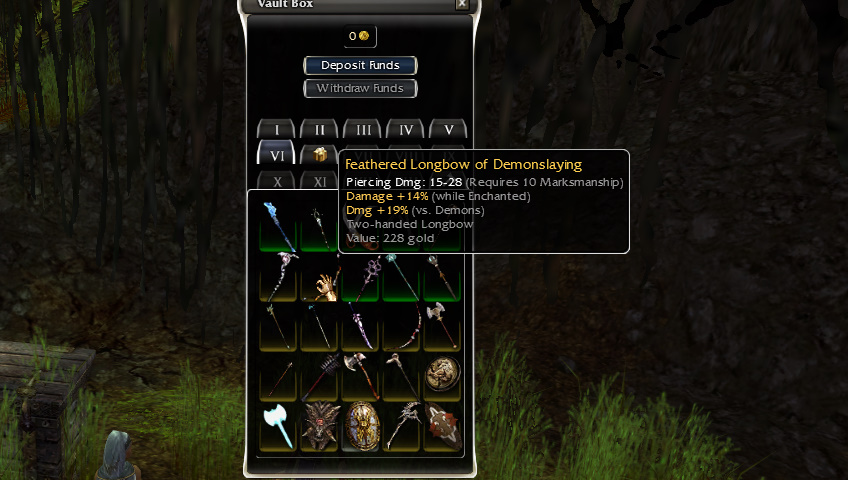This screenshot has height=480, width=848.
Task: Select the ornate golden oval shield
Action: point(362,427)
